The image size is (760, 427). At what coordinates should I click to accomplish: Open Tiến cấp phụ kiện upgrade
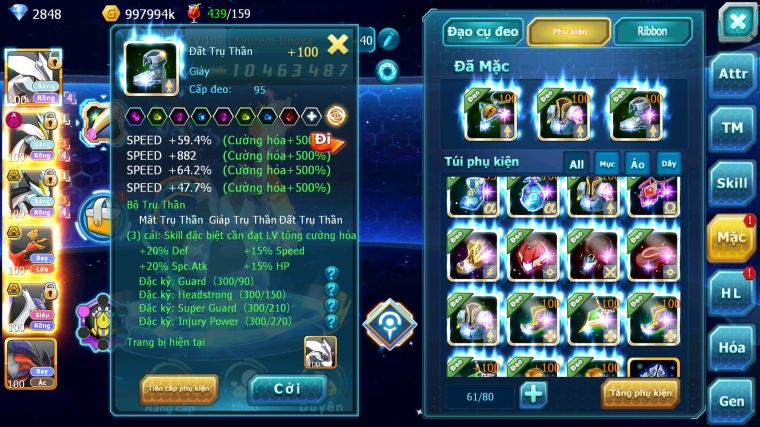[x=179, y=388]
